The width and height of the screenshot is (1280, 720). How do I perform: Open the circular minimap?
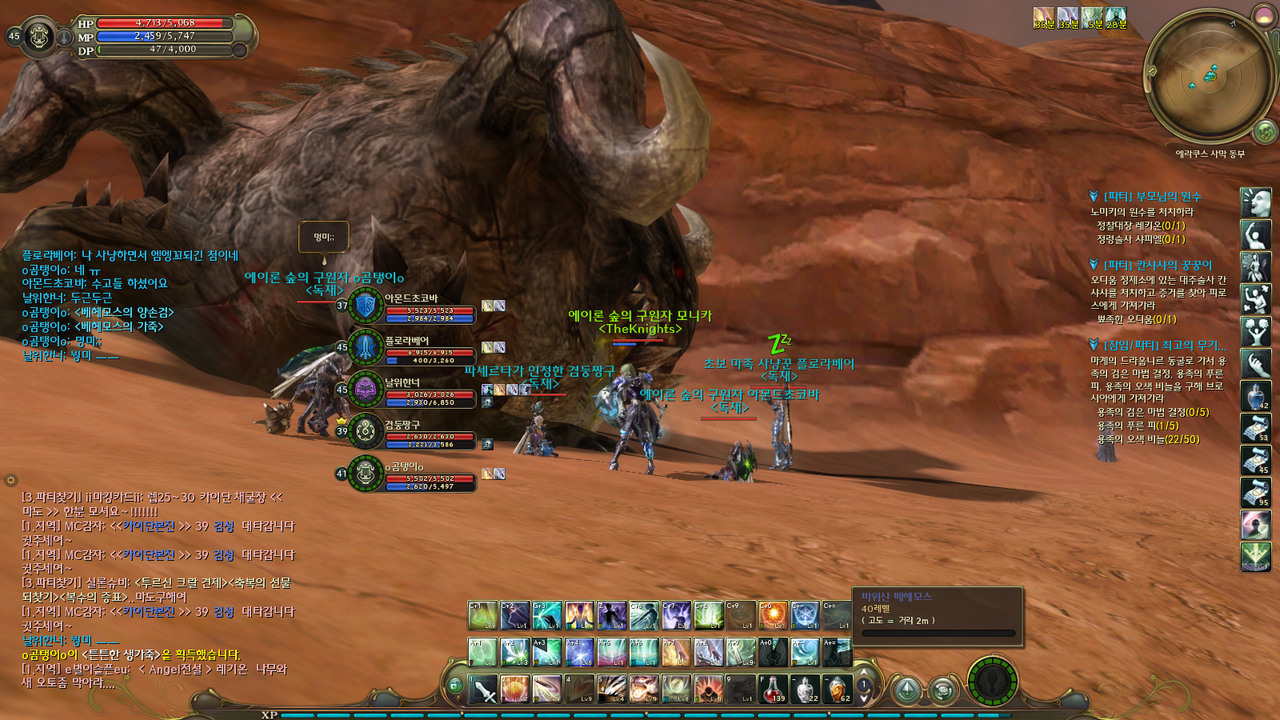(x=1208, y=75)
